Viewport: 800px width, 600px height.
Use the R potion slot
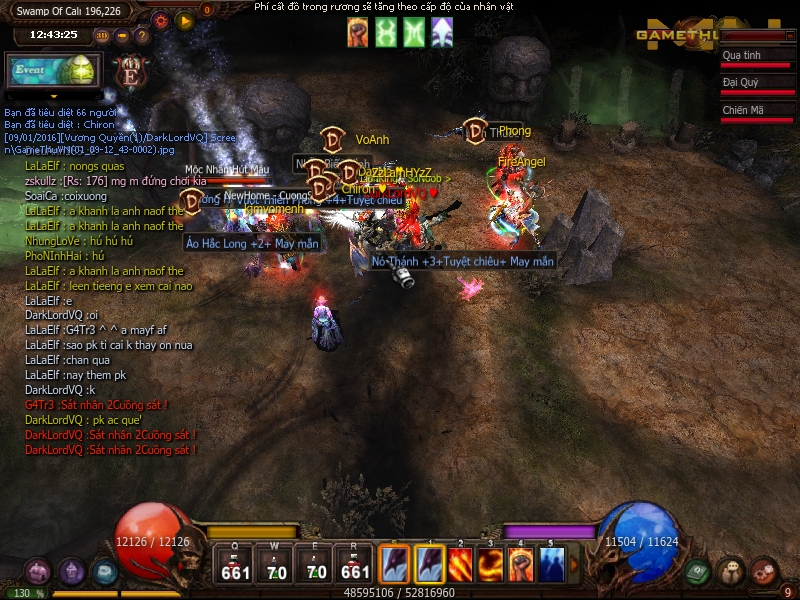pyautogui.click(x=356, y=565)
